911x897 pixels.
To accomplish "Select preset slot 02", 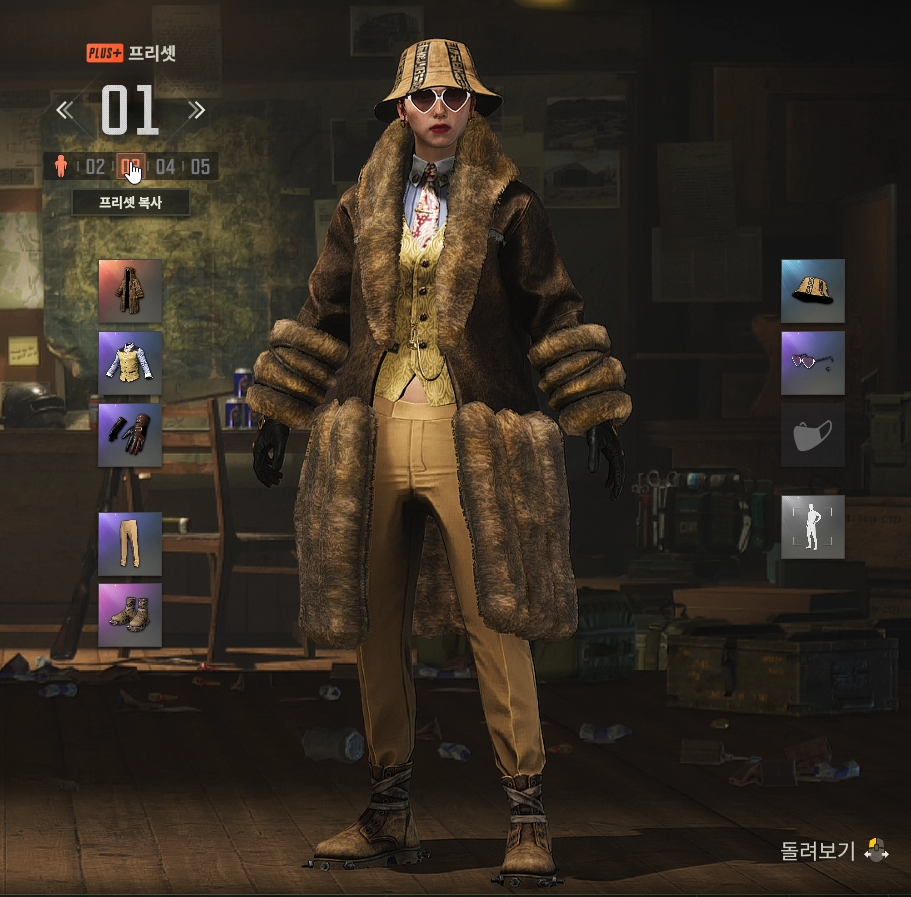I will (x=95, y=166).
